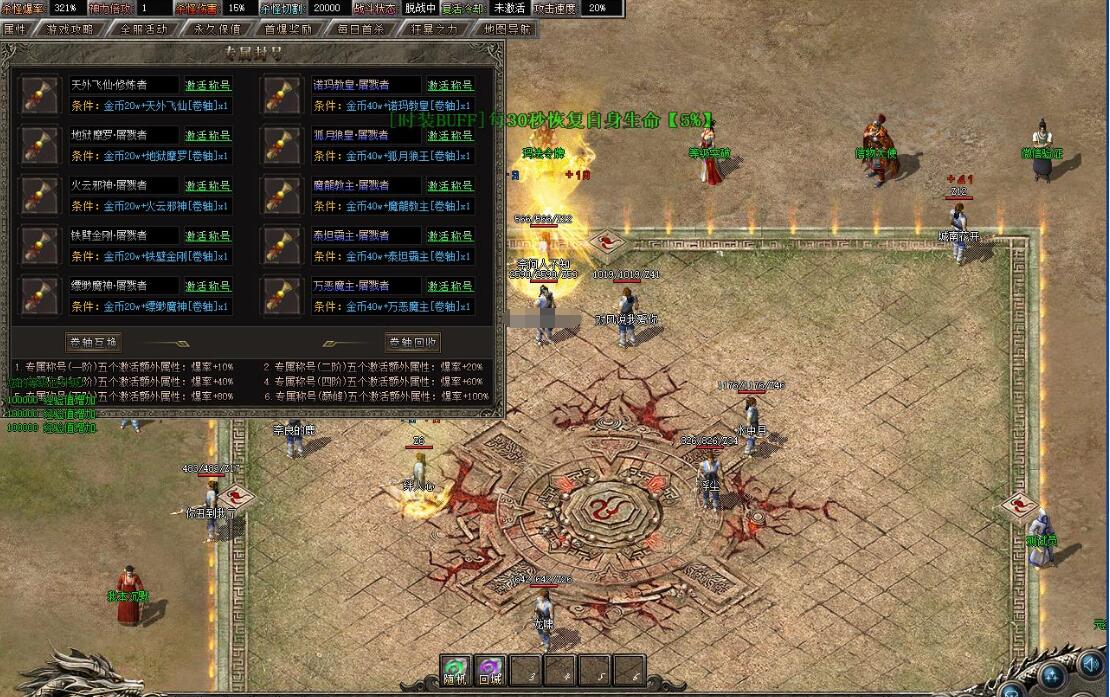The height and width of the screenshot is (697, 1110).
Task: Open the 属性 attributes tab
Action: [16, 29]
